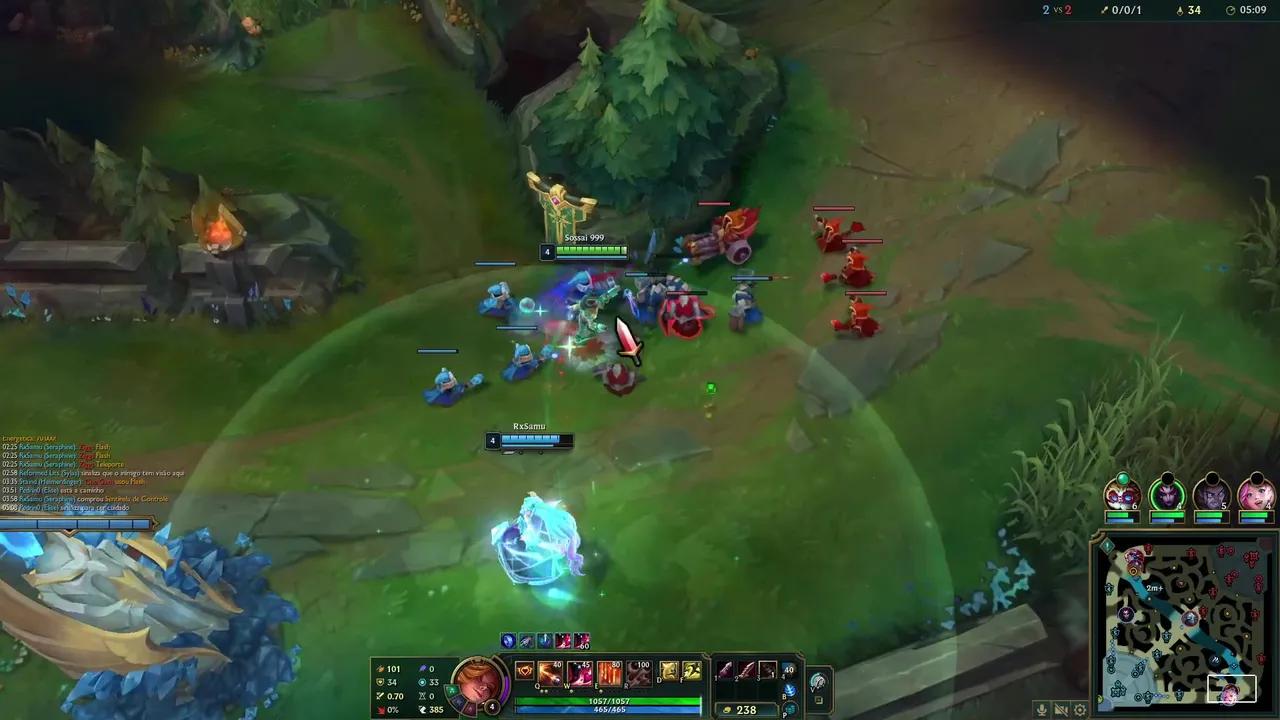Select the Vi ally portrait
1280x720 pixels.
point(1257,495)
